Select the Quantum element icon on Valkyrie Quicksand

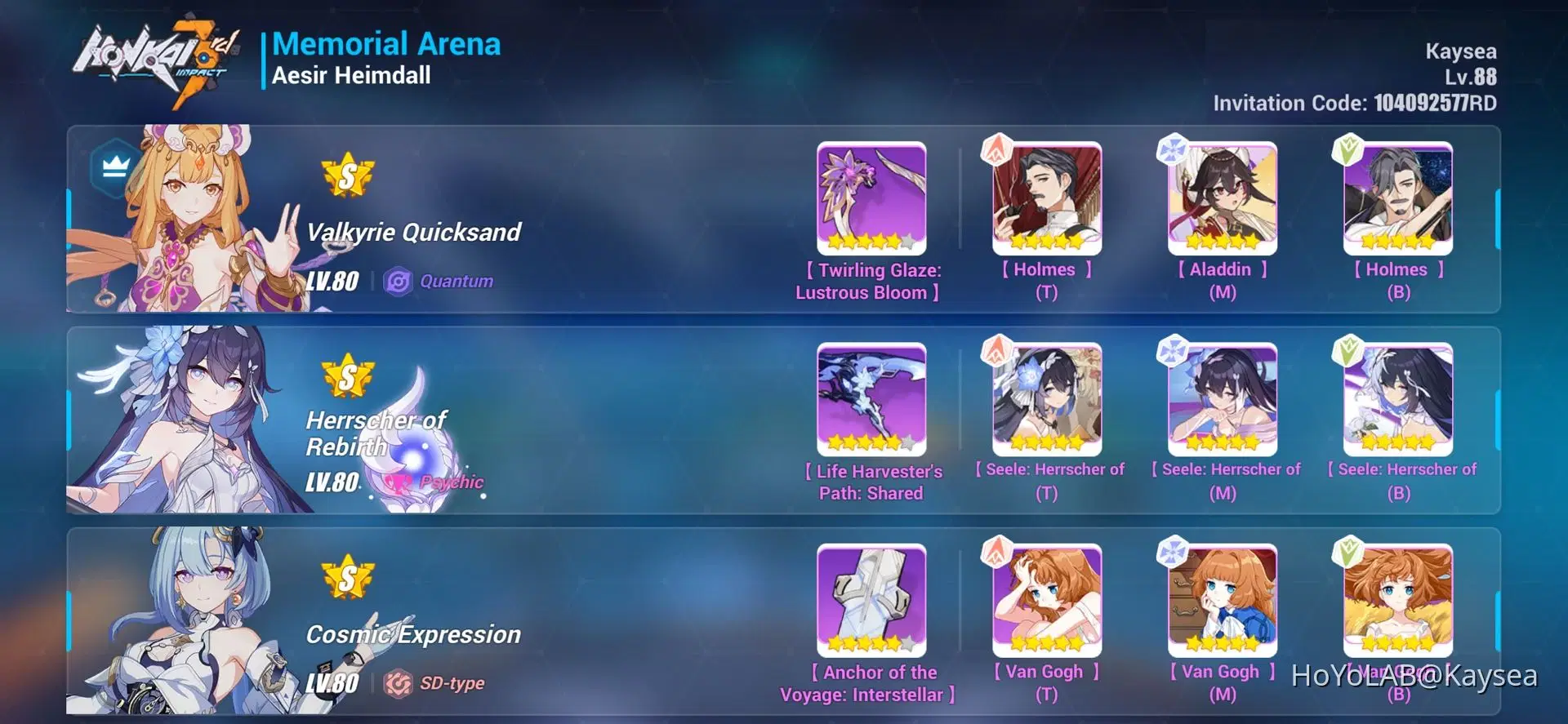point(399,281)
